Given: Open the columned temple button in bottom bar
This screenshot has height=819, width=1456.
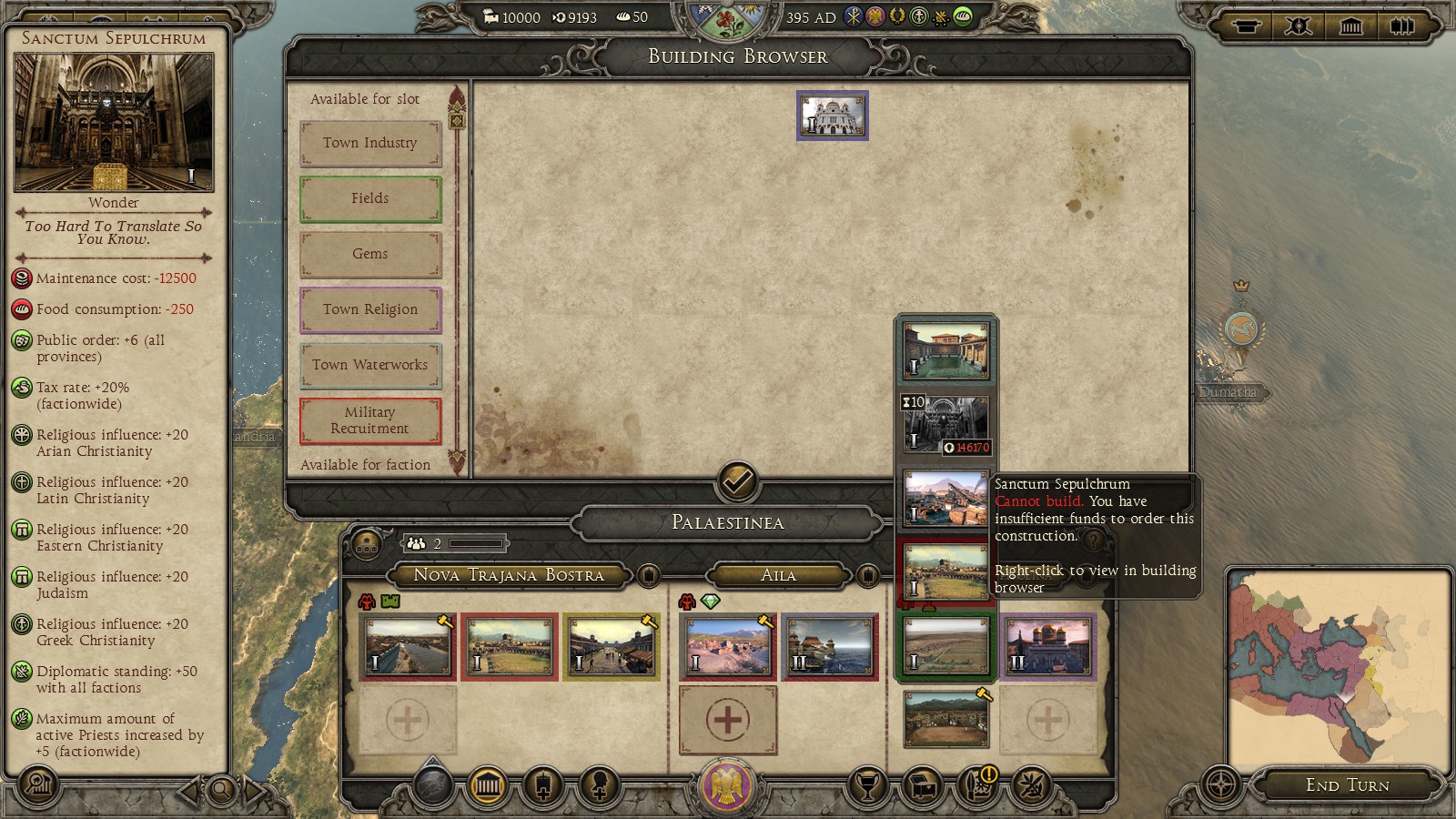Looking at the screenshot, I should 488,785.
